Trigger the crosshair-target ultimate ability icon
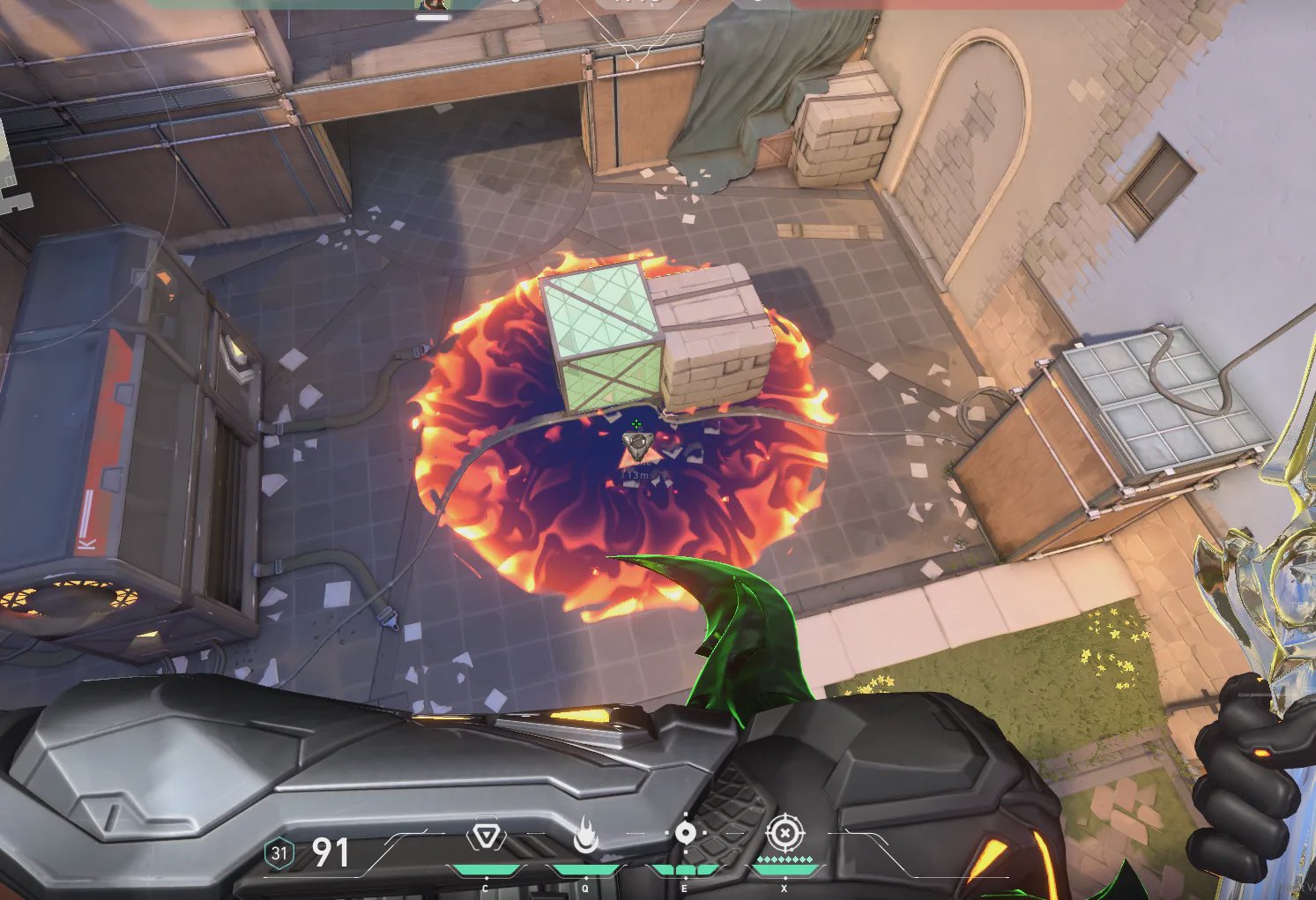The image size is (1316, 900). coord(784,833)
